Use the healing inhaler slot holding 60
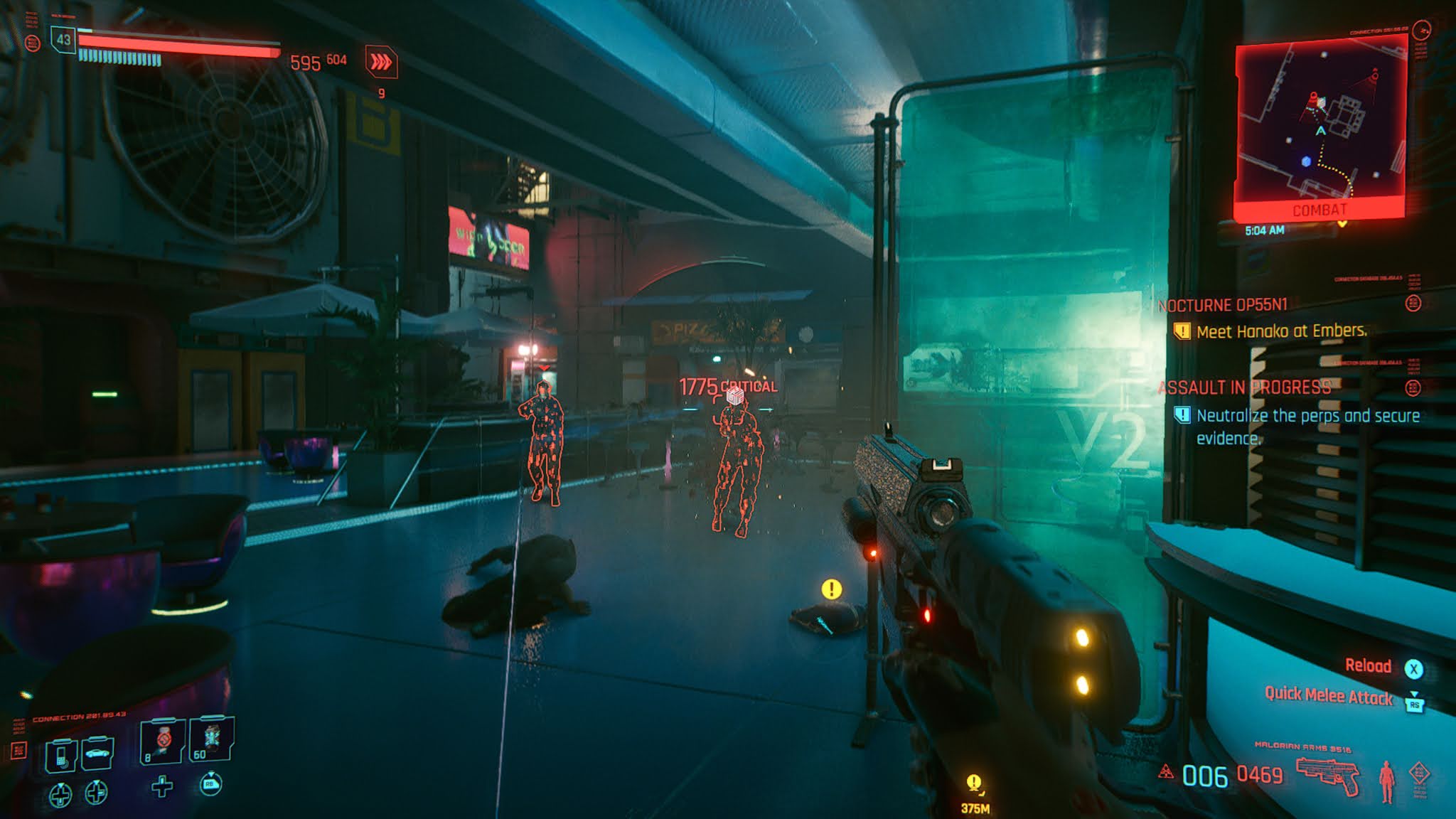 211,740
